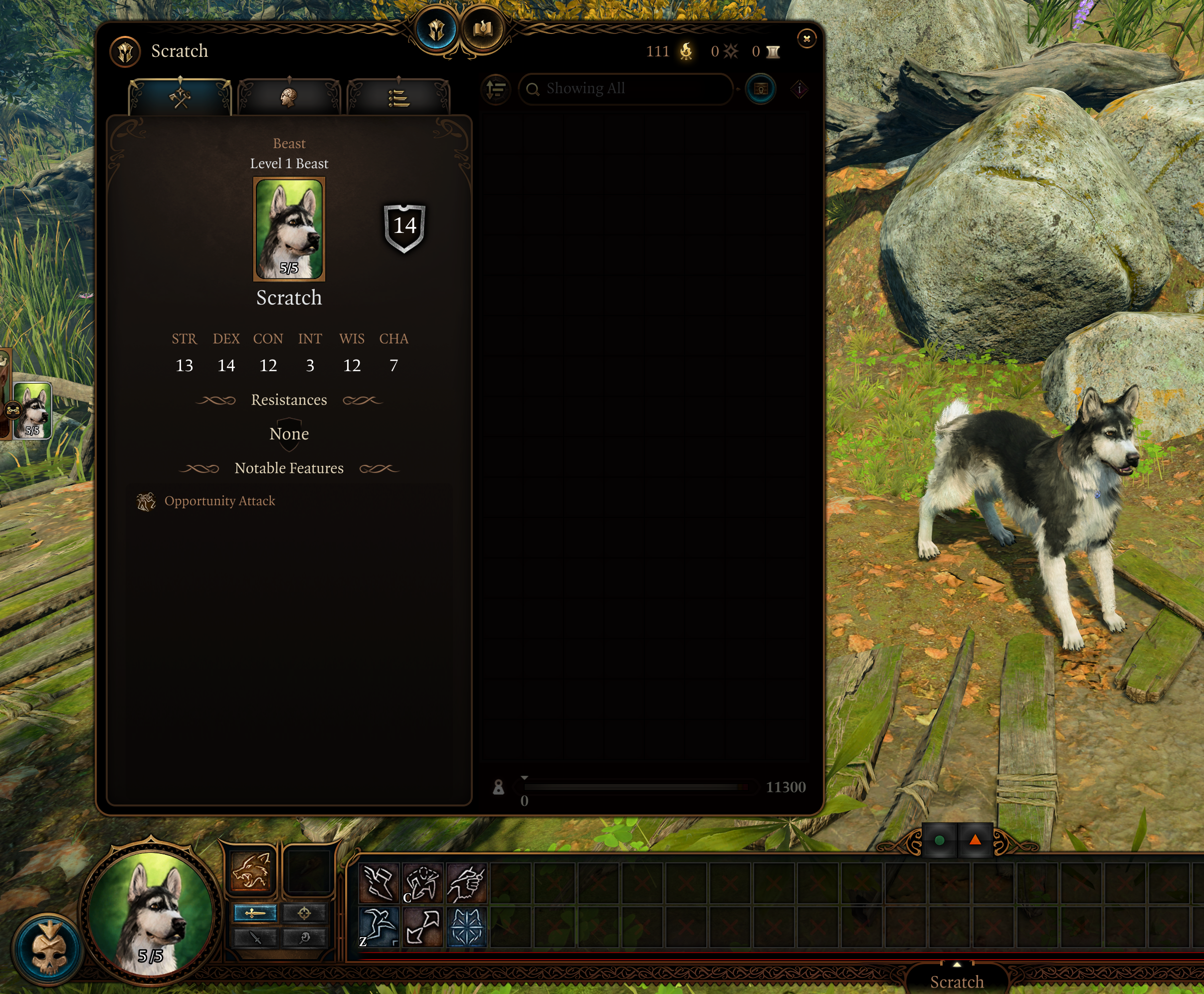Screen dimensions: 1204x994
Task: Use the Dash winged boot action
Action: tap(379, 882)
